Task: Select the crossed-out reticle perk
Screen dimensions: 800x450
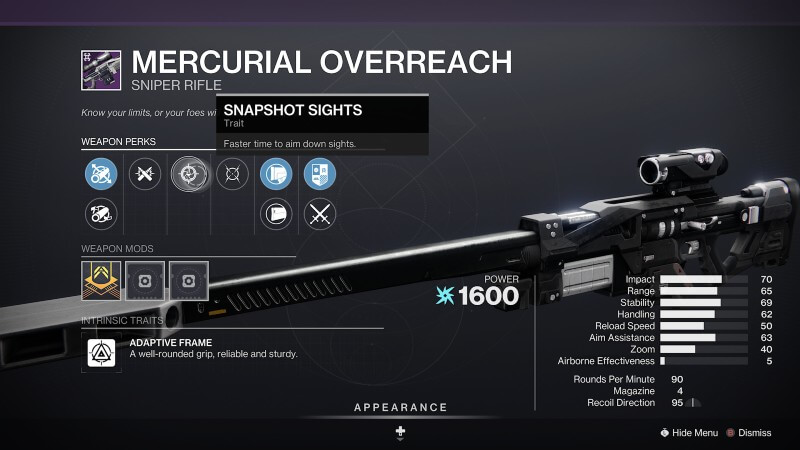Action: point(233,175)
